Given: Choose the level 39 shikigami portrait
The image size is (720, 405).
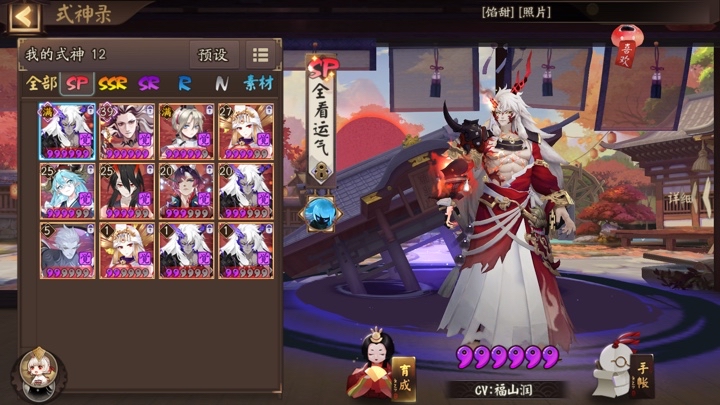Looking at the screenshot, I should 127,130.
